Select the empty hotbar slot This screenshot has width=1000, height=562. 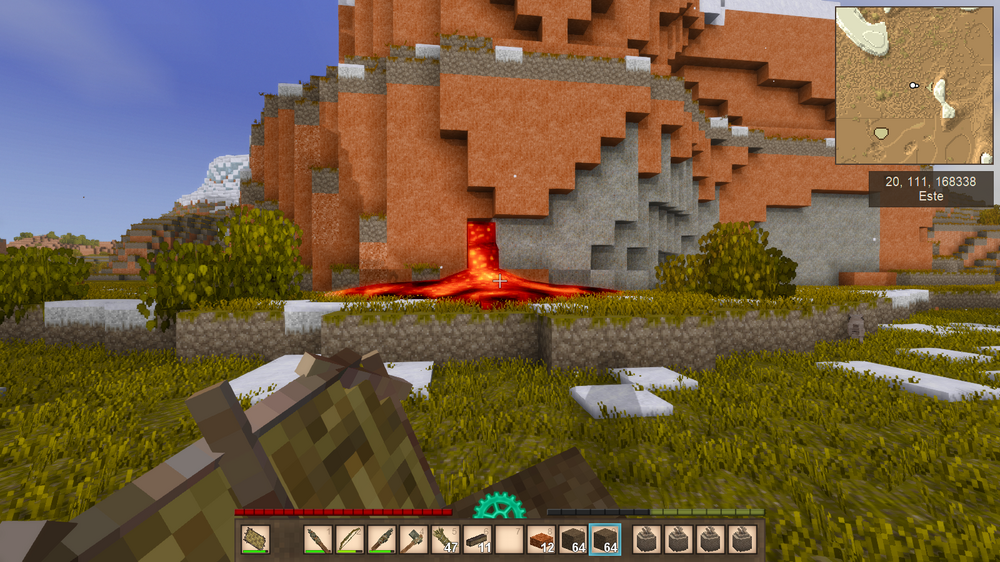tap(509, 539)
